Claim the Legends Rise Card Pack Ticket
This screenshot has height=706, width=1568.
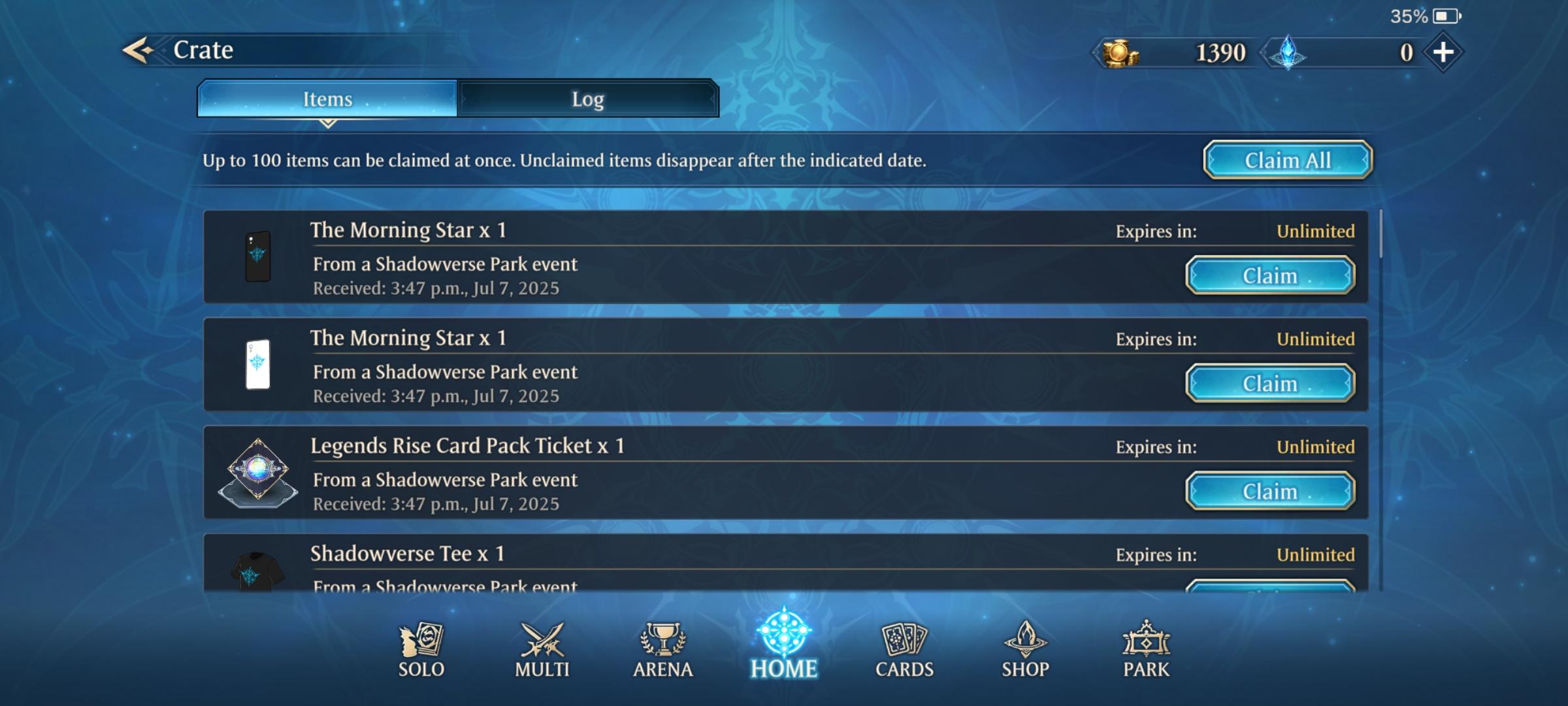[x=1271, y=491]
